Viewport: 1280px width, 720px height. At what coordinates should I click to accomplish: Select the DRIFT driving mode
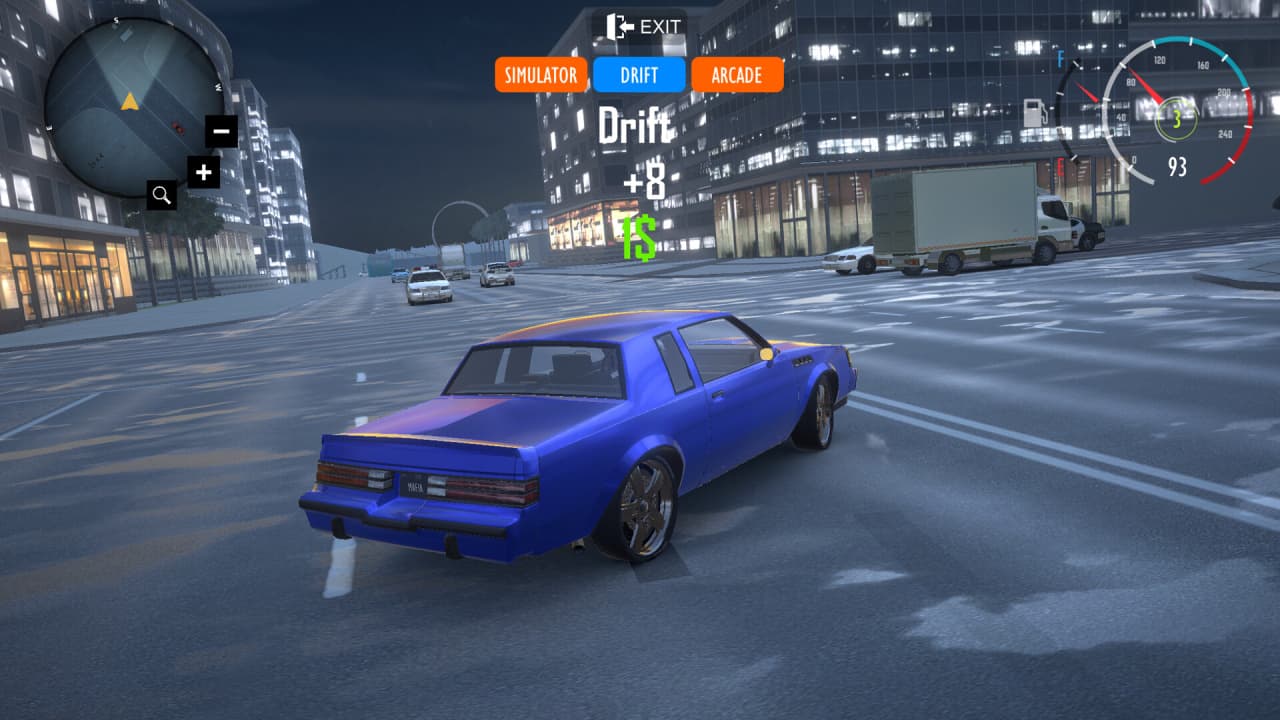pyautogui.click(x=639, y=75)
